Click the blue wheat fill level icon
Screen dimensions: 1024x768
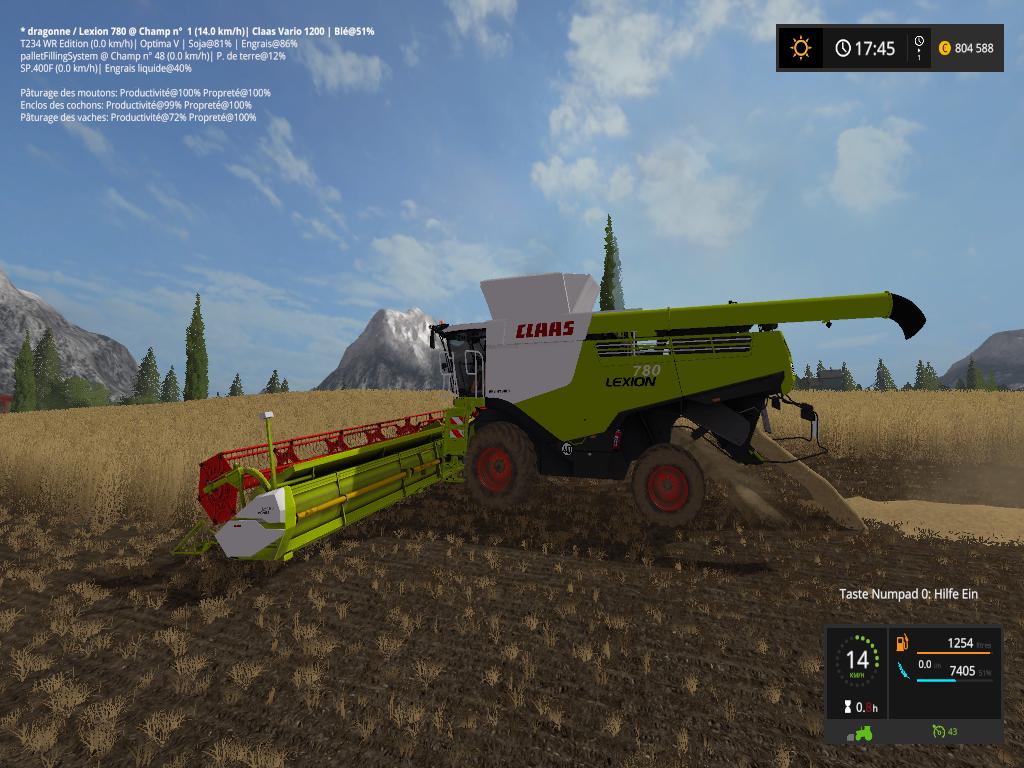[903, 669]
